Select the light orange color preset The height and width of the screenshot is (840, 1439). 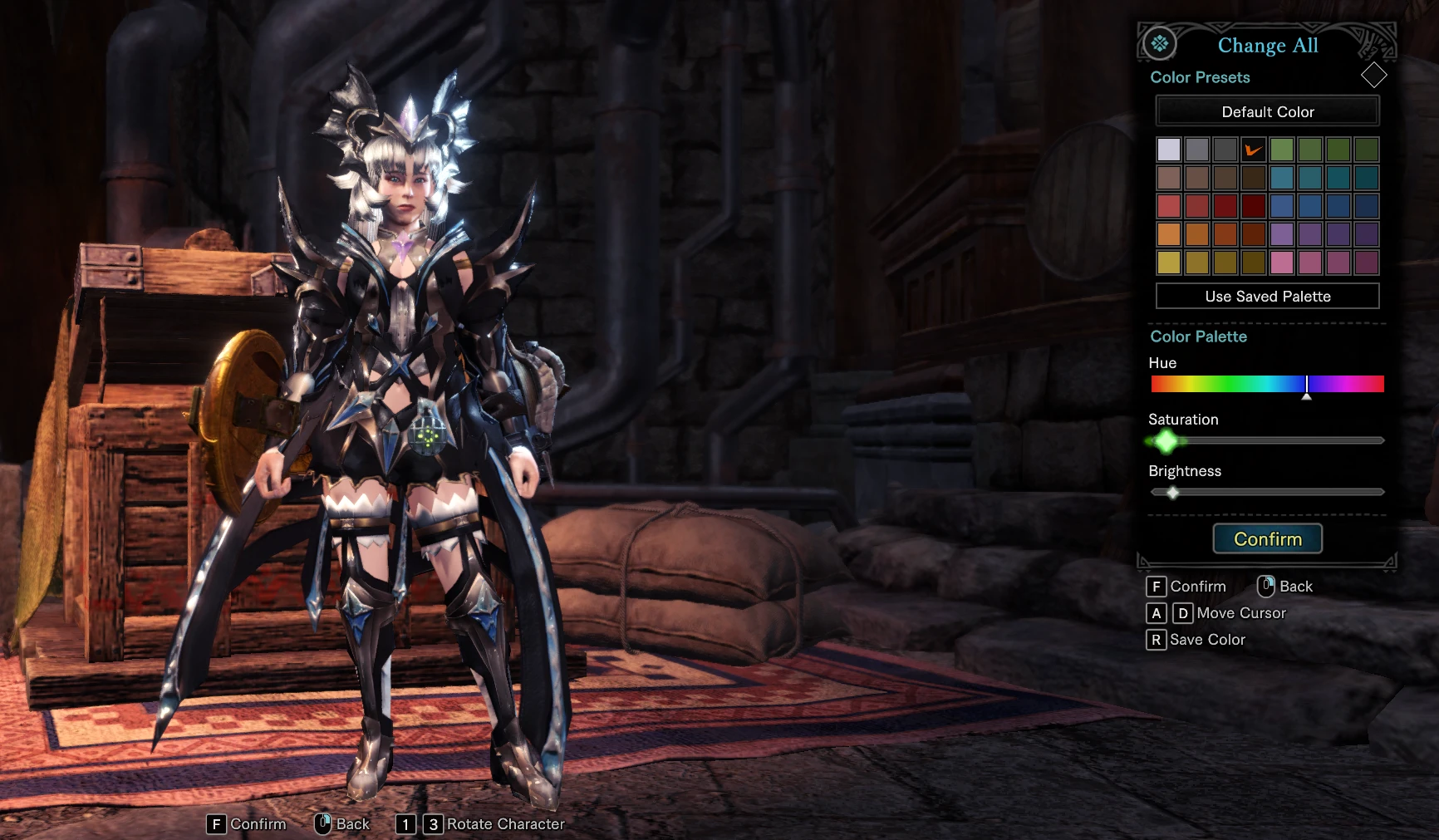tap(1169, 234)
